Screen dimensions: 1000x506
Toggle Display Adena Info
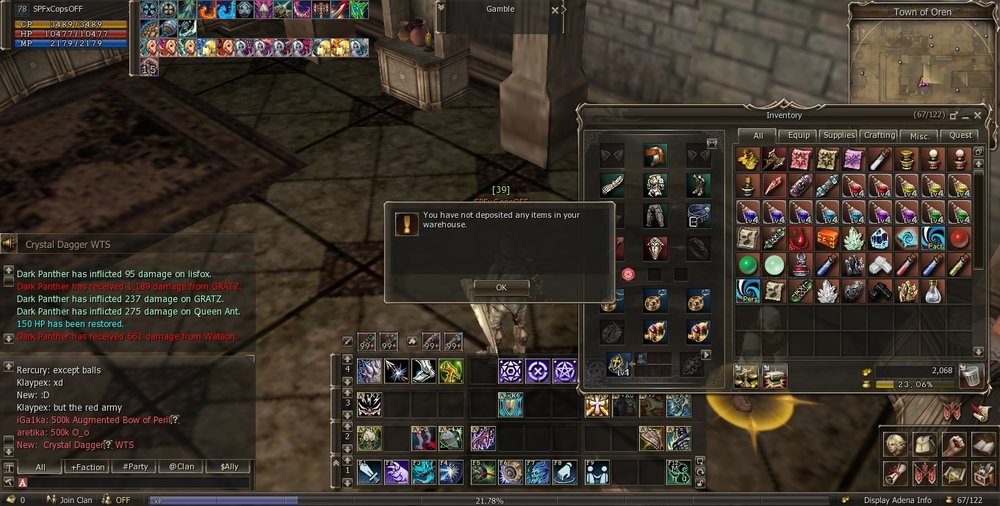tap(897, 500)
